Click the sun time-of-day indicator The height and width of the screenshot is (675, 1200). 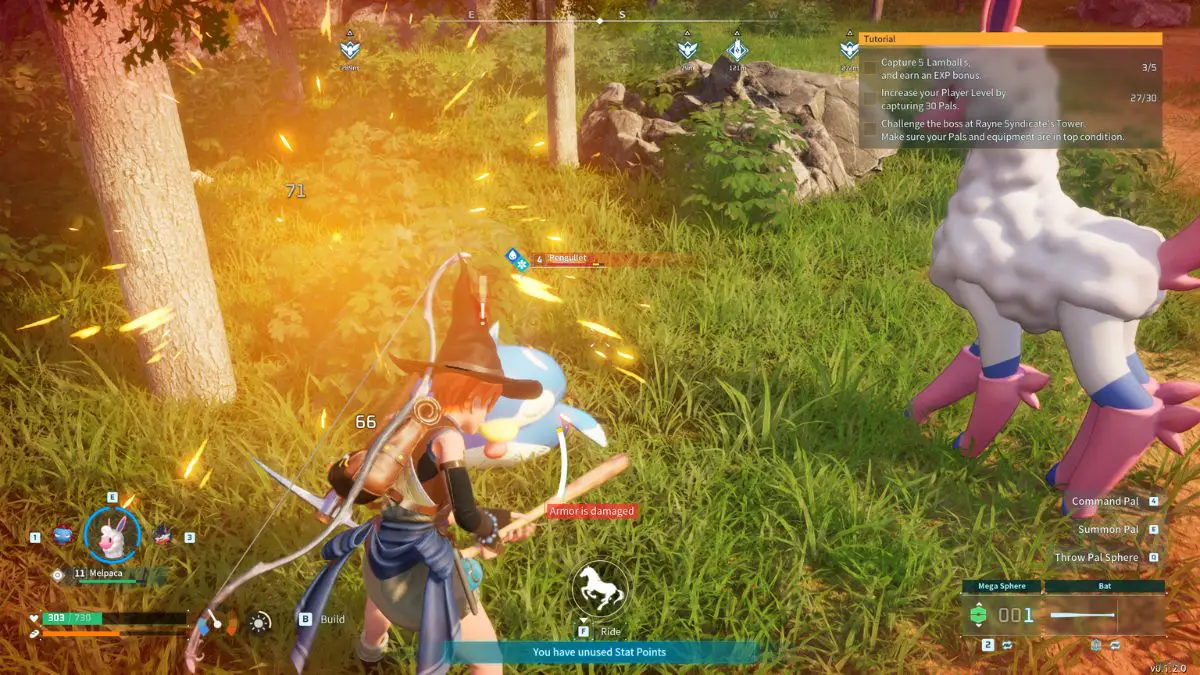260,622
